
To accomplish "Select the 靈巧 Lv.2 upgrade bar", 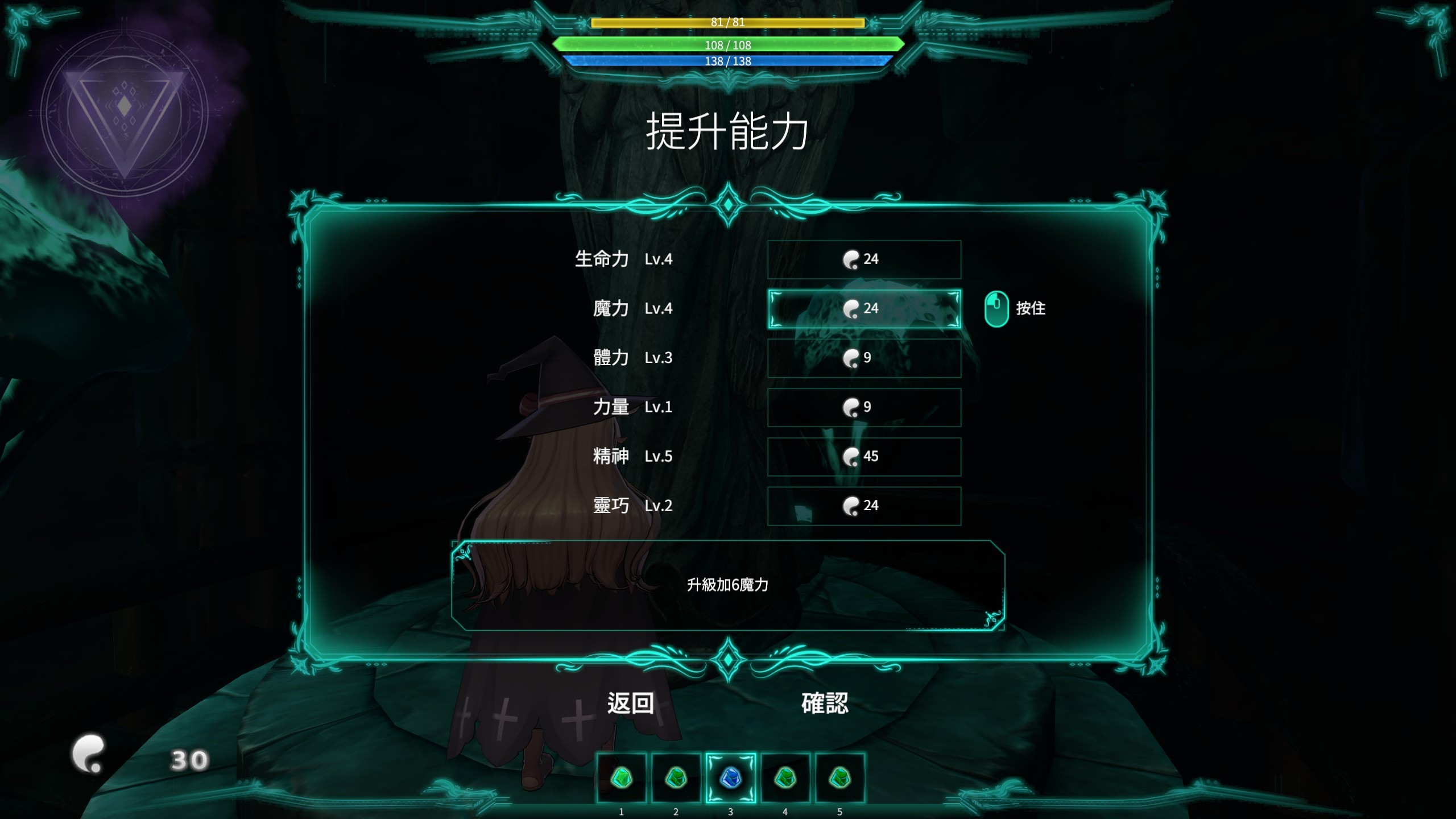I will [x=863, y=506].
